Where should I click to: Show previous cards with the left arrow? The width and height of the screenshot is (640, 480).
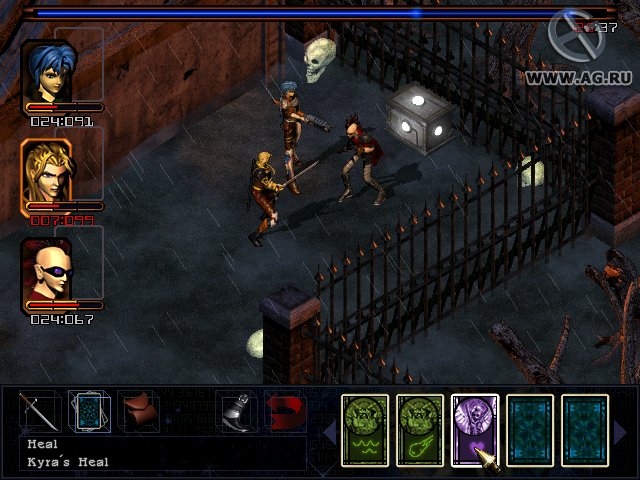coord(328,431)
